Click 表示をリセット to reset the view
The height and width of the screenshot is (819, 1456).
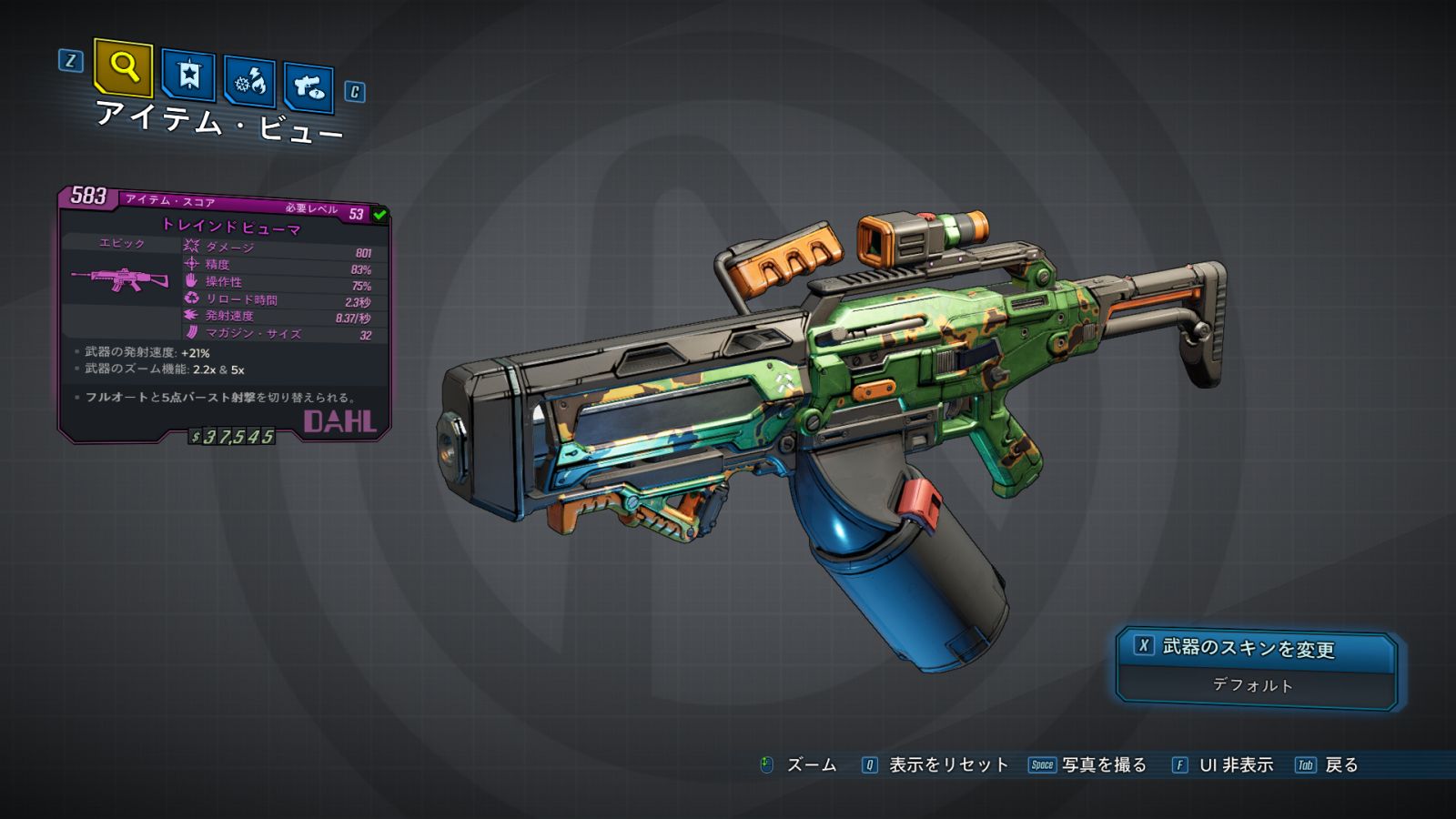tap(947, 765)
